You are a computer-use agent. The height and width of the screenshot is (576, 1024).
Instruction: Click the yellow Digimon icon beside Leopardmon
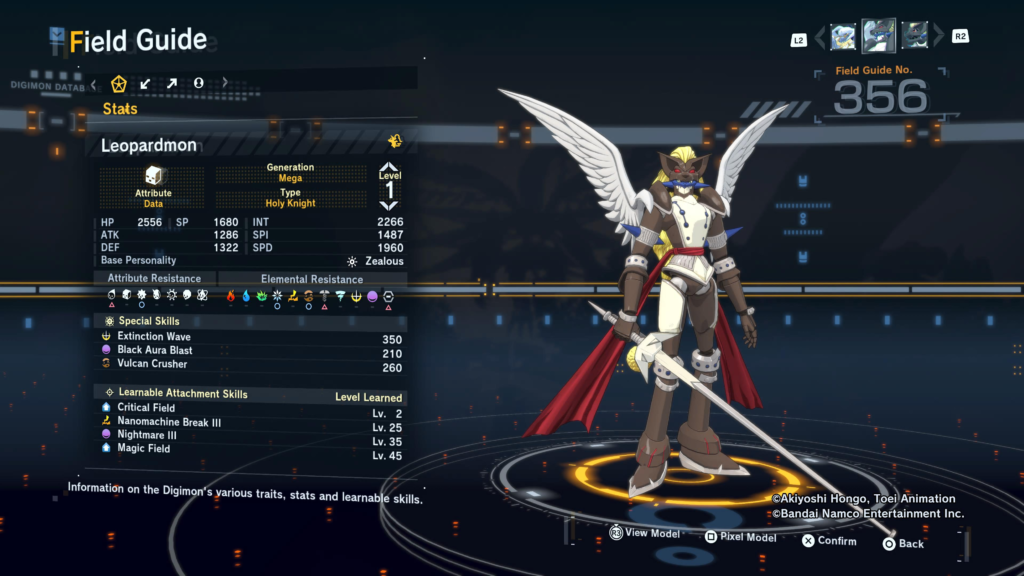tap(395, 141)
